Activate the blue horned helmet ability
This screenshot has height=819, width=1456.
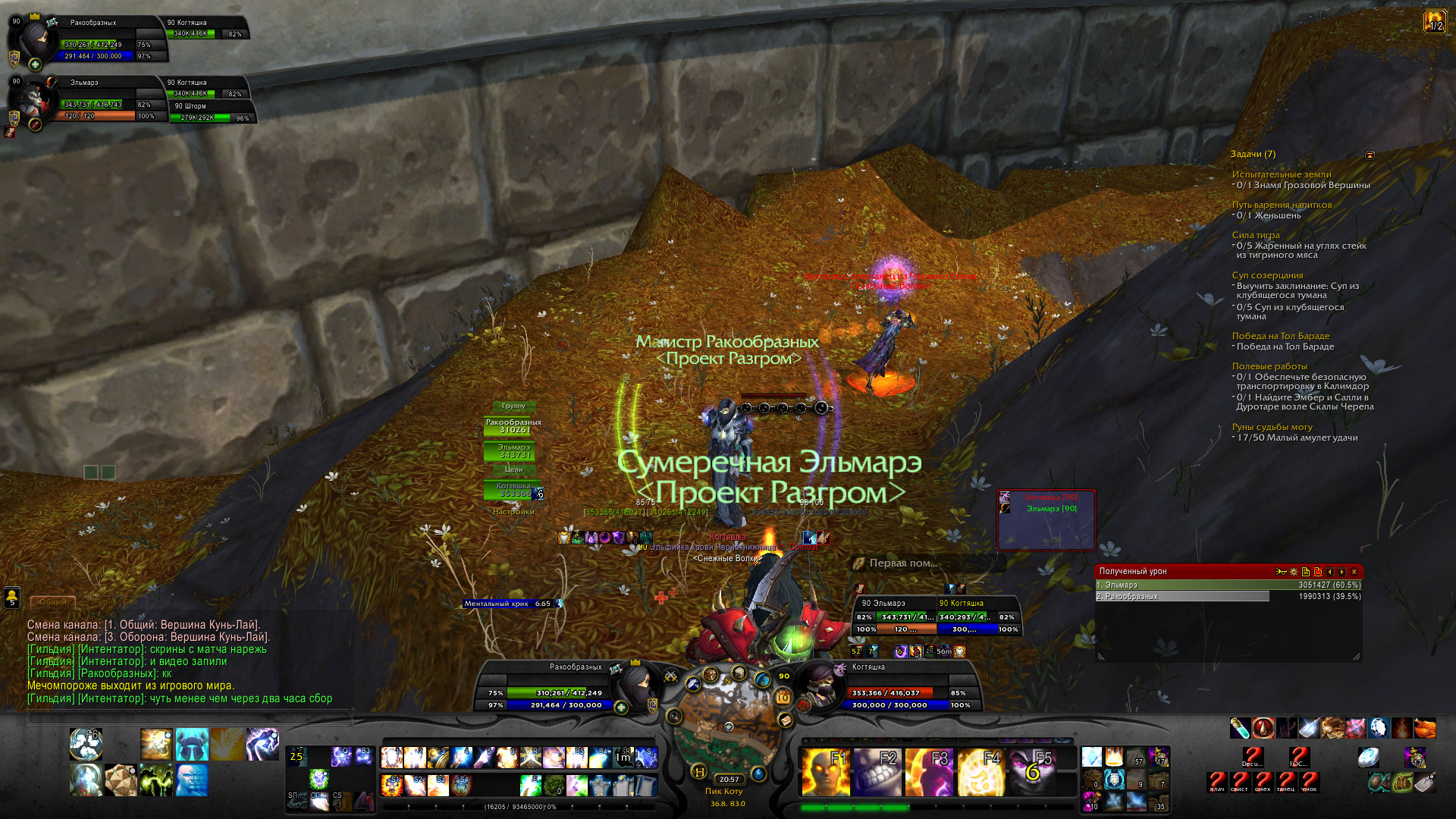192,744
